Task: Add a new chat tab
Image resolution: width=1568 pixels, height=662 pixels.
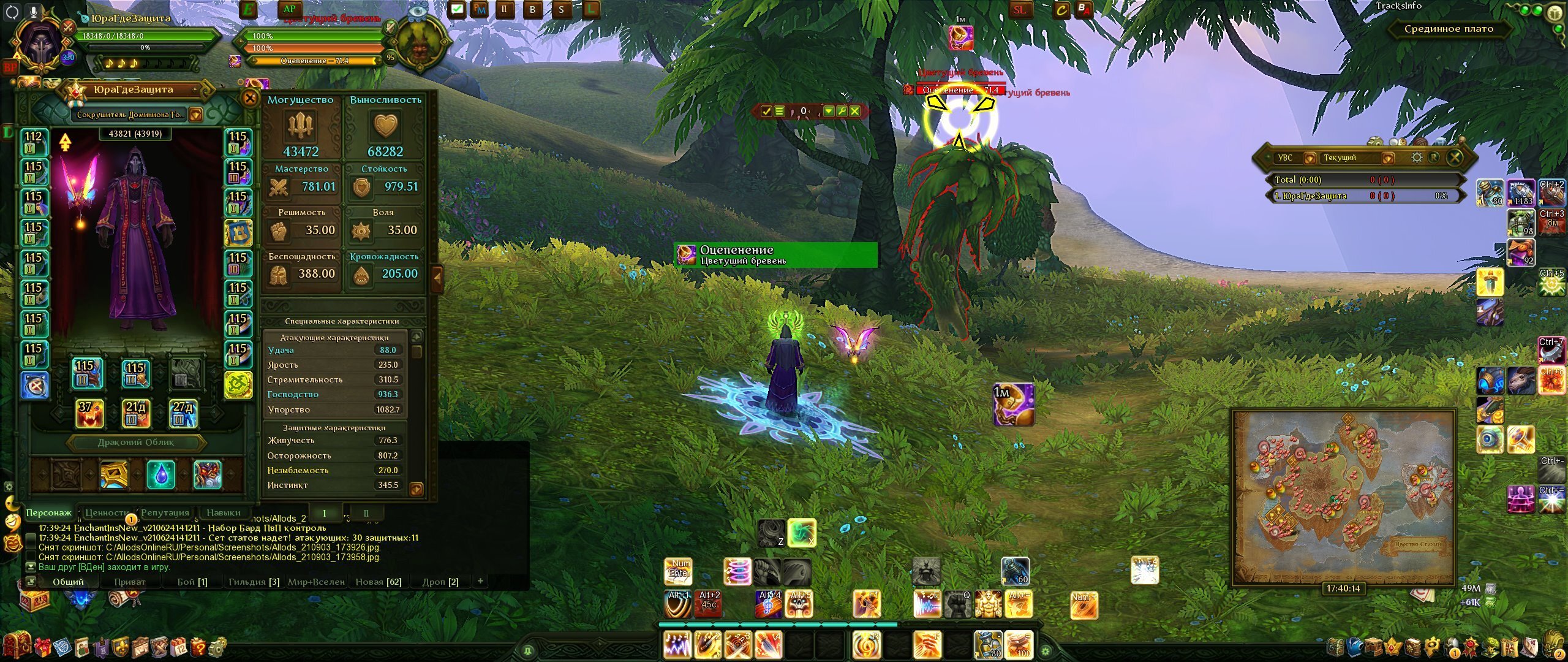Action: pos(480,580)
